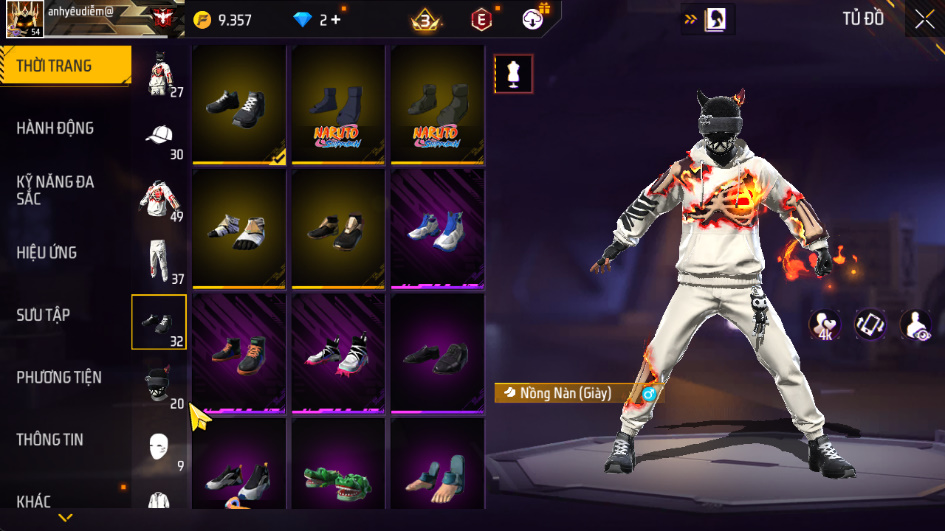
Task: Pick the barefoot sandals item
Action: point(437,472)
